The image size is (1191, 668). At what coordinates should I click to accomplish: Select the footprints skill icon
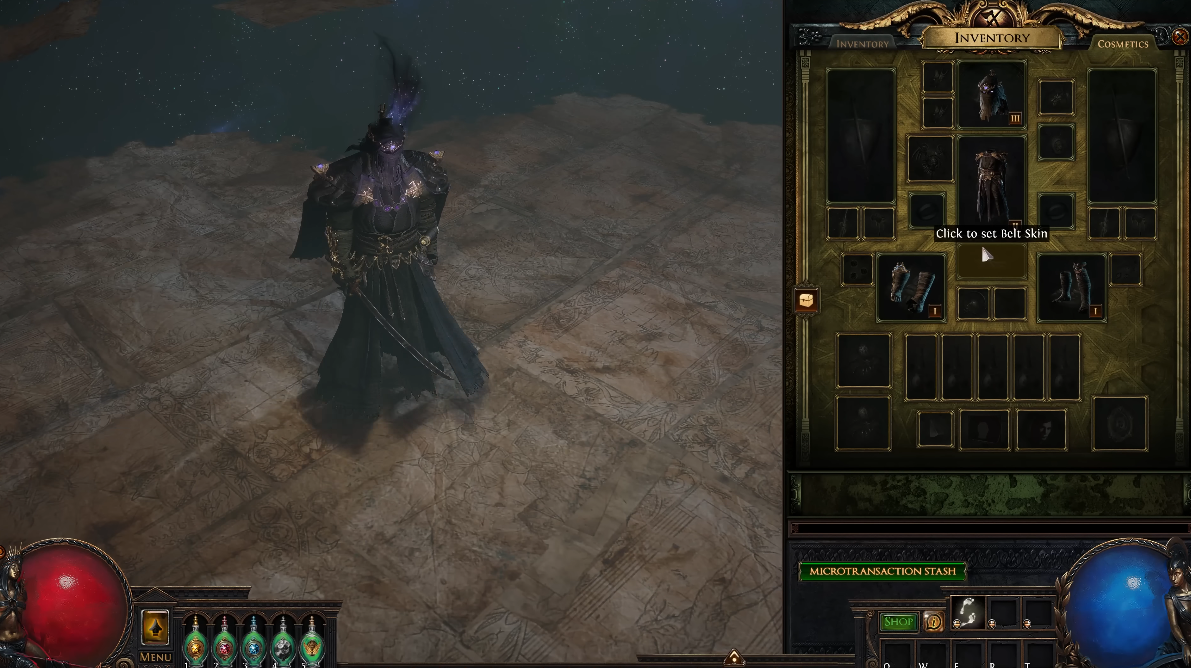coord(967,612)
